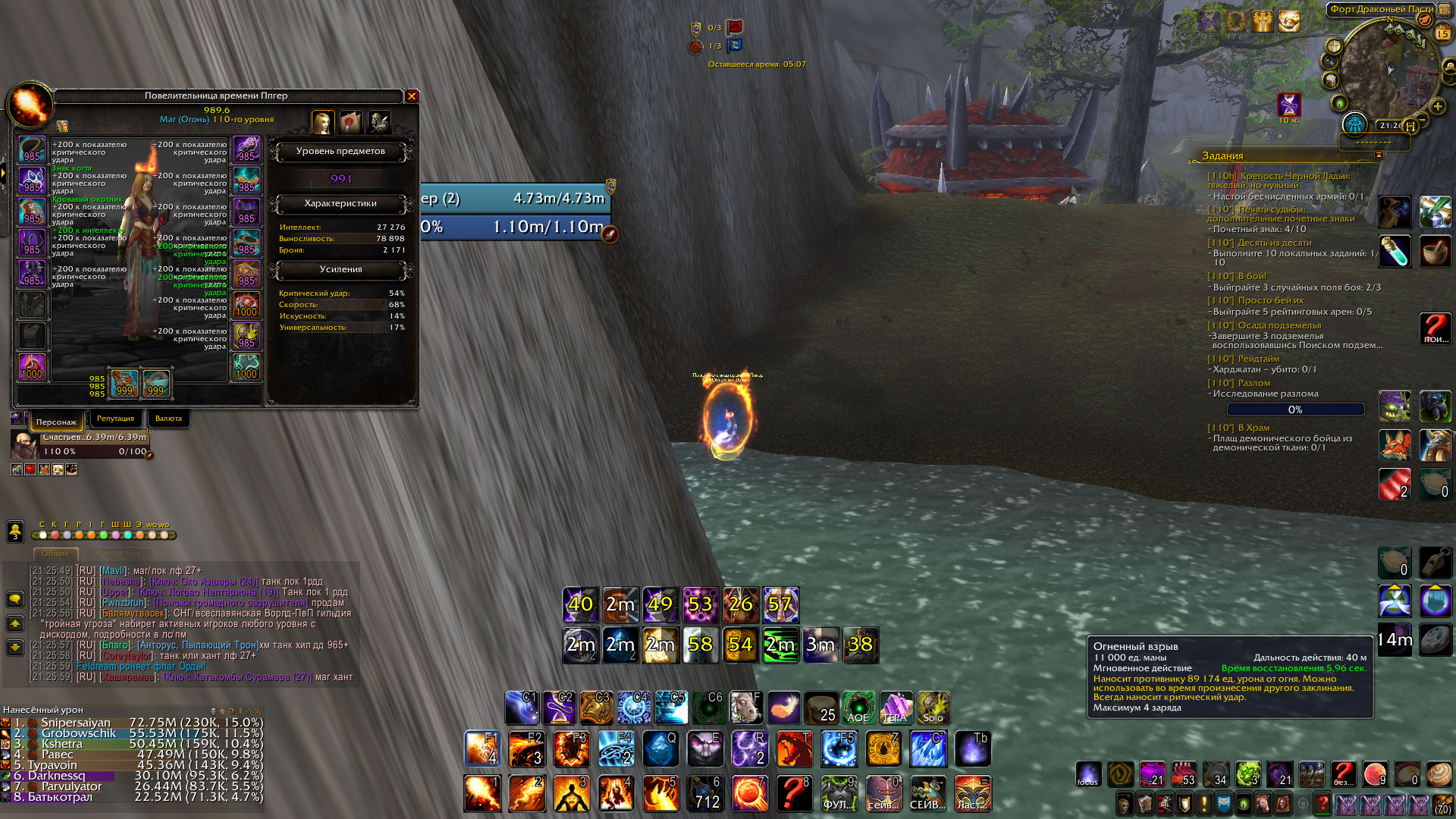Screen dimensions: 1456x819
Task: Click the Solo macro button
Action: click(x=933, y=708)
